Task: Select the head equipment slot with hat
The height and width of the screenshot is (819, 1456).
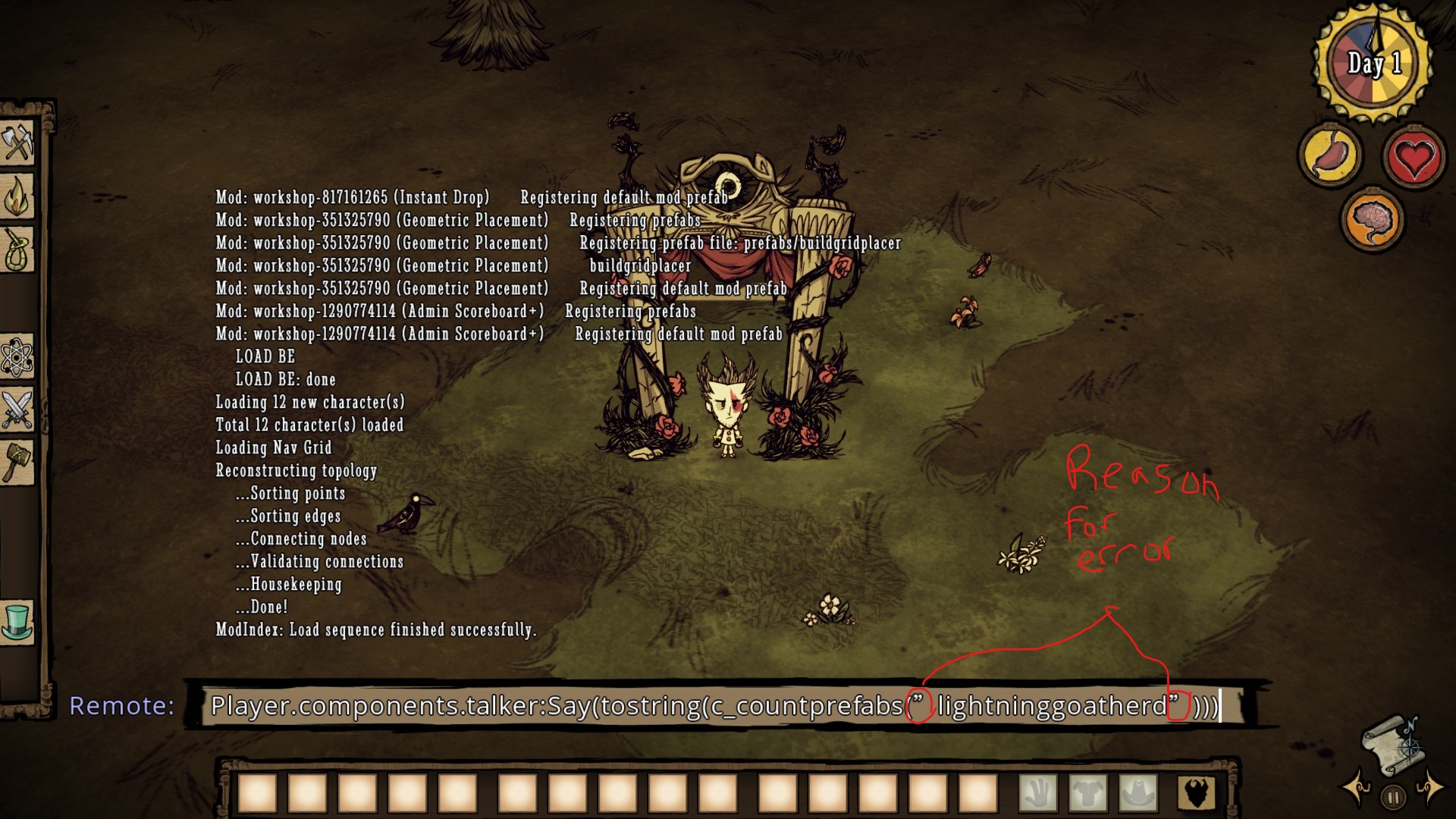Action: [1138, 793]
